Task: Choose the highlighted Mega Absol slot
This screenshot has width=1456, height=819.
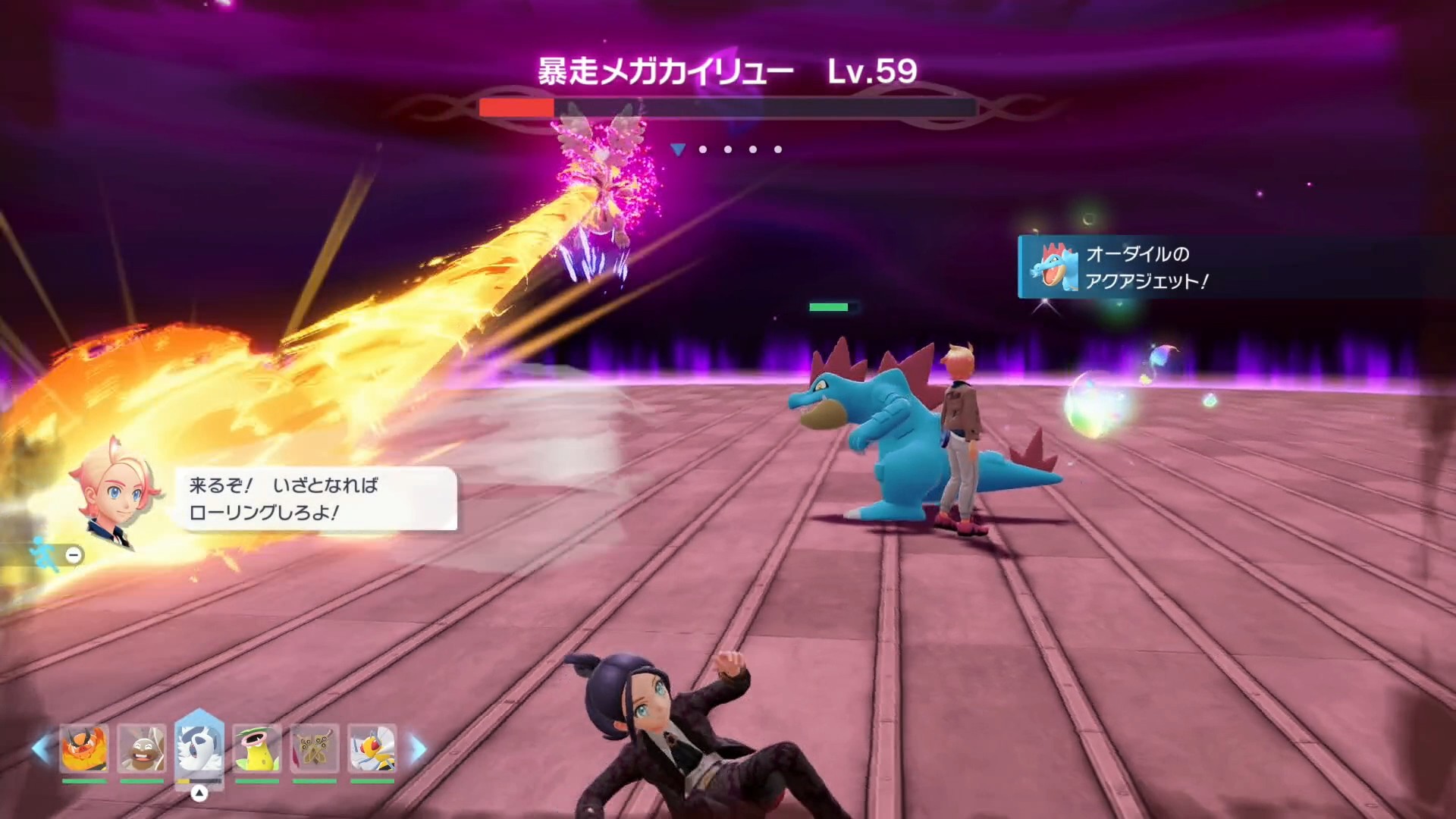Action: point(199,747)
